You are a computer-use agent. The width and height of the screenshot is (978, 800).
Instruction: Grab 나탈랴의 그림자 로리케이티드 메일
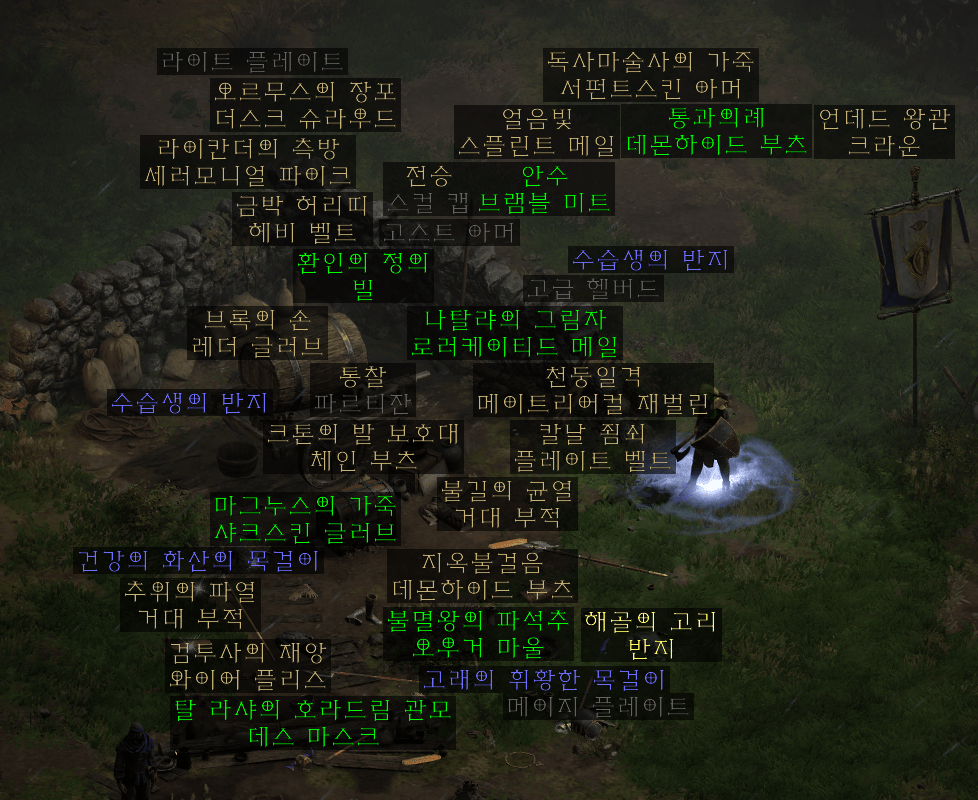tap(515, 333)
